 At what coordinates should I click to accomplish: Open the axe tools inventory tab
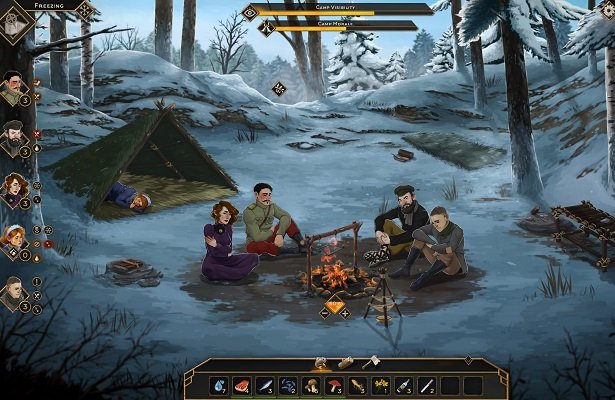[371, 362]
